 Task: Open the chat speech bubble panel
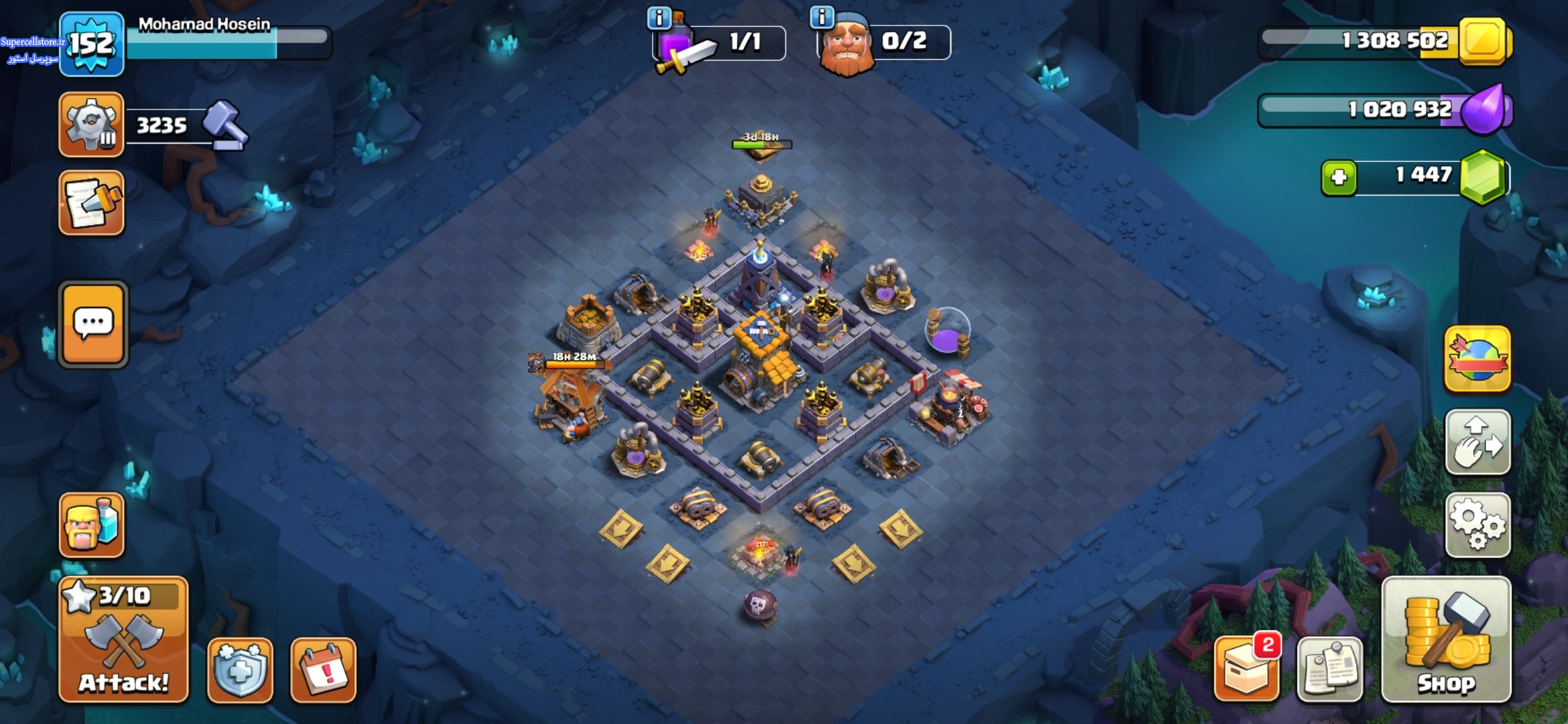click(93, 324)
